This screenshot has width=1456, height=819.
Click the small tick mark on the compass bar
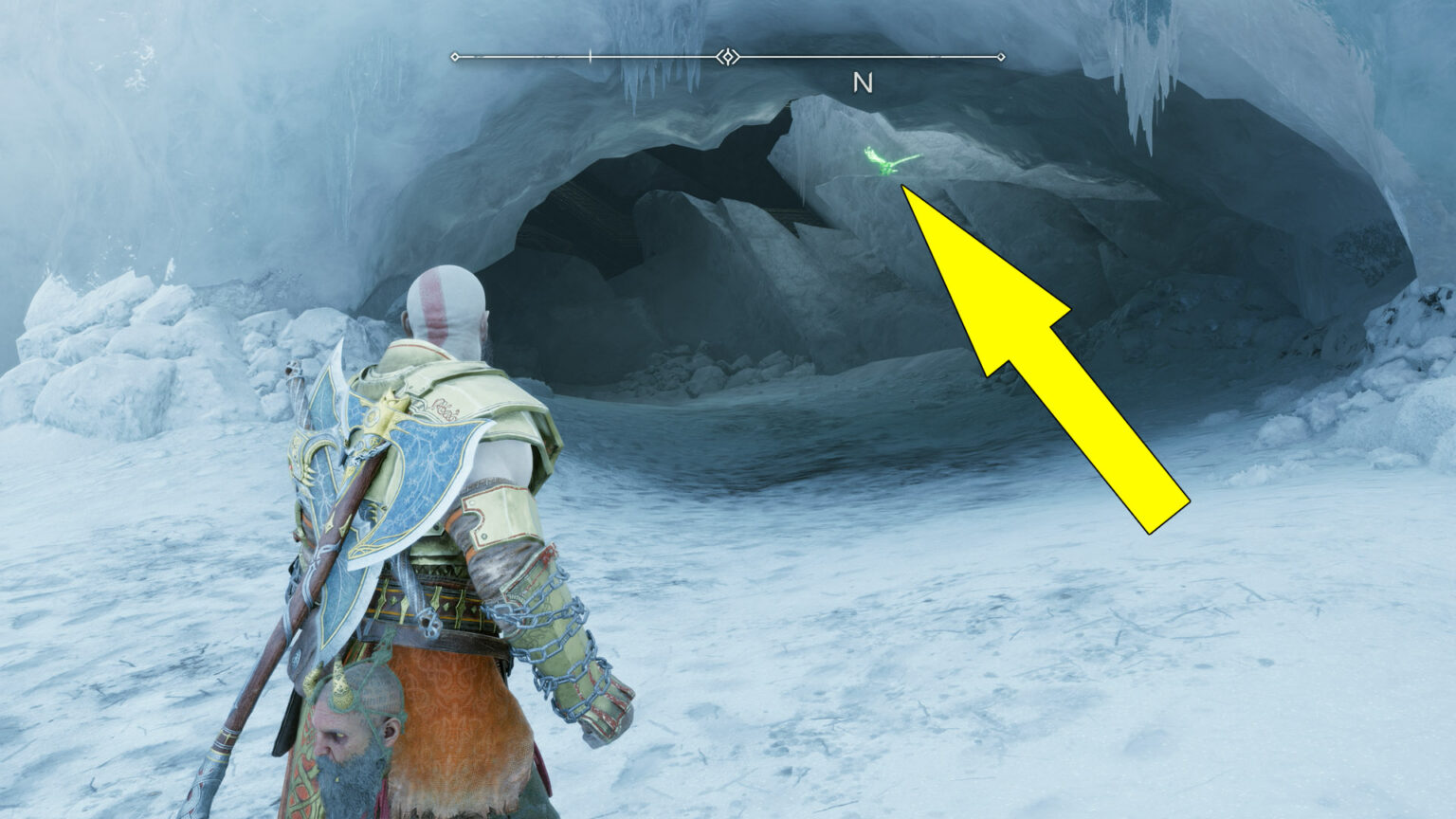590,57
